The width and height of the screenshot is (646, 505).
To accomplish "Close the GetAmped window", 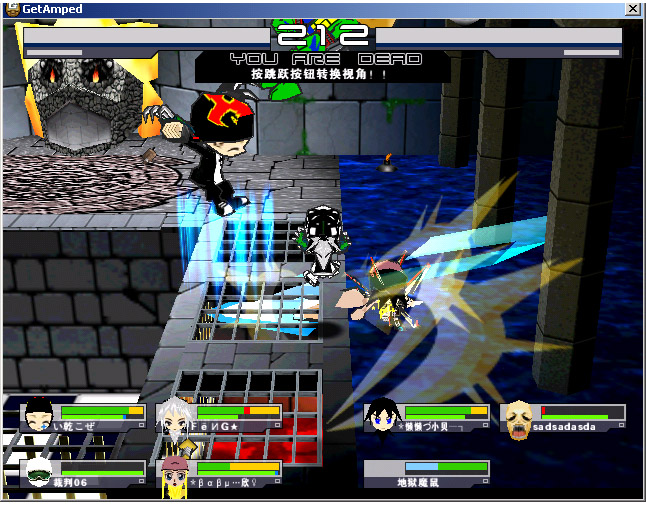I will pos(632,8).
